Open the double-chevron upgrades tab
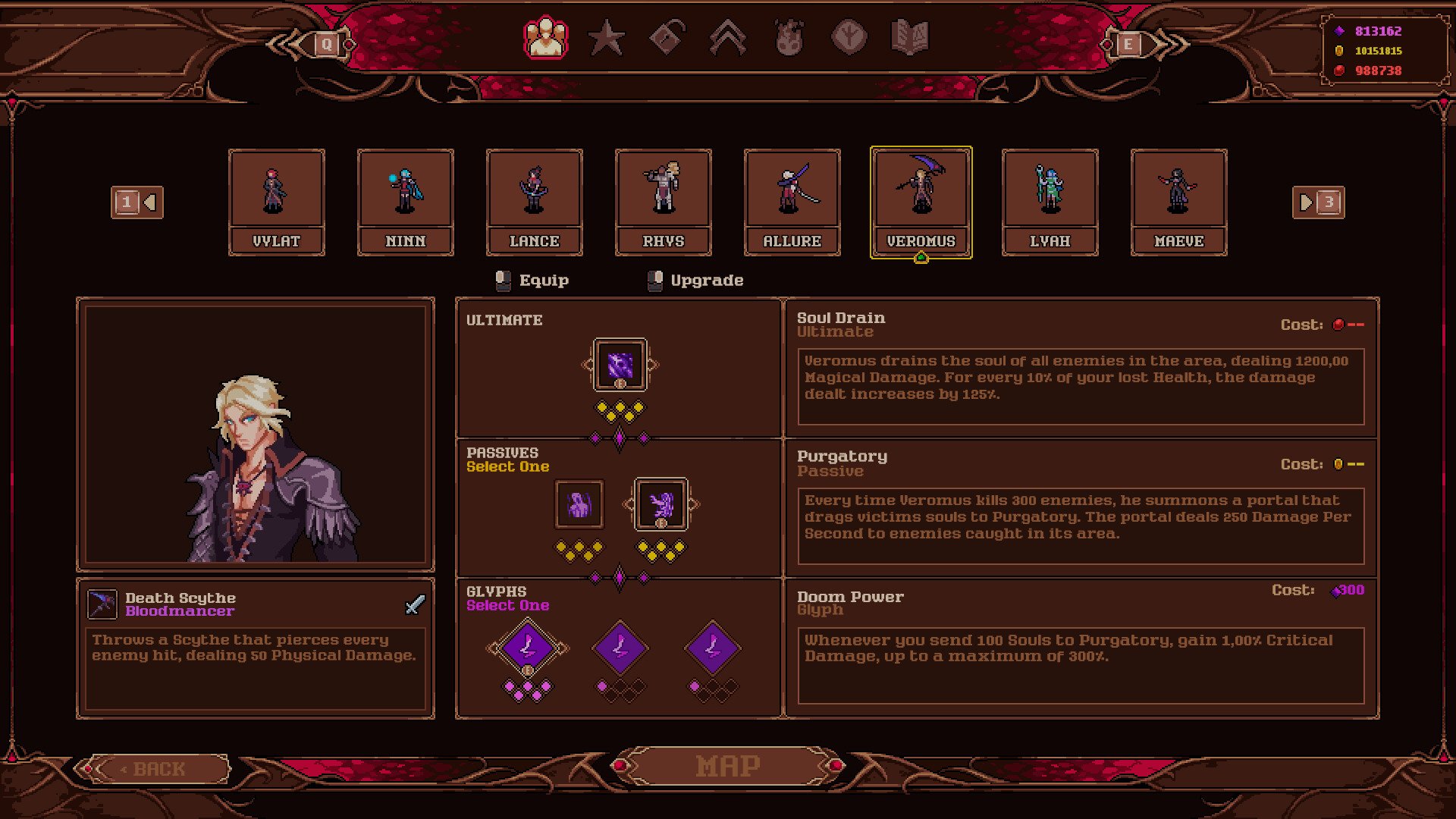1456x819 pixels. pos(728,38)
